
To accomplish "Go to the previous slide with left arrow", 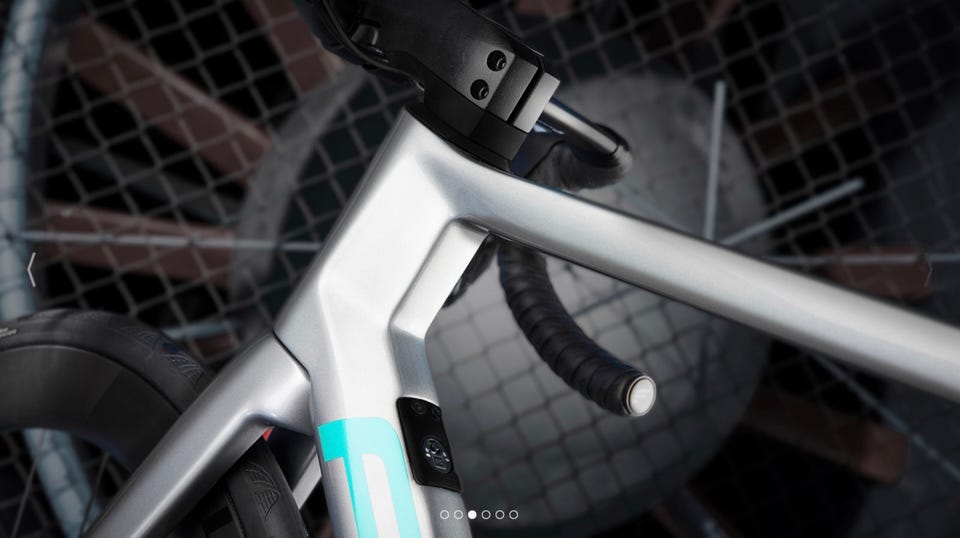I will pyautogui.click(x=32, y=270).
